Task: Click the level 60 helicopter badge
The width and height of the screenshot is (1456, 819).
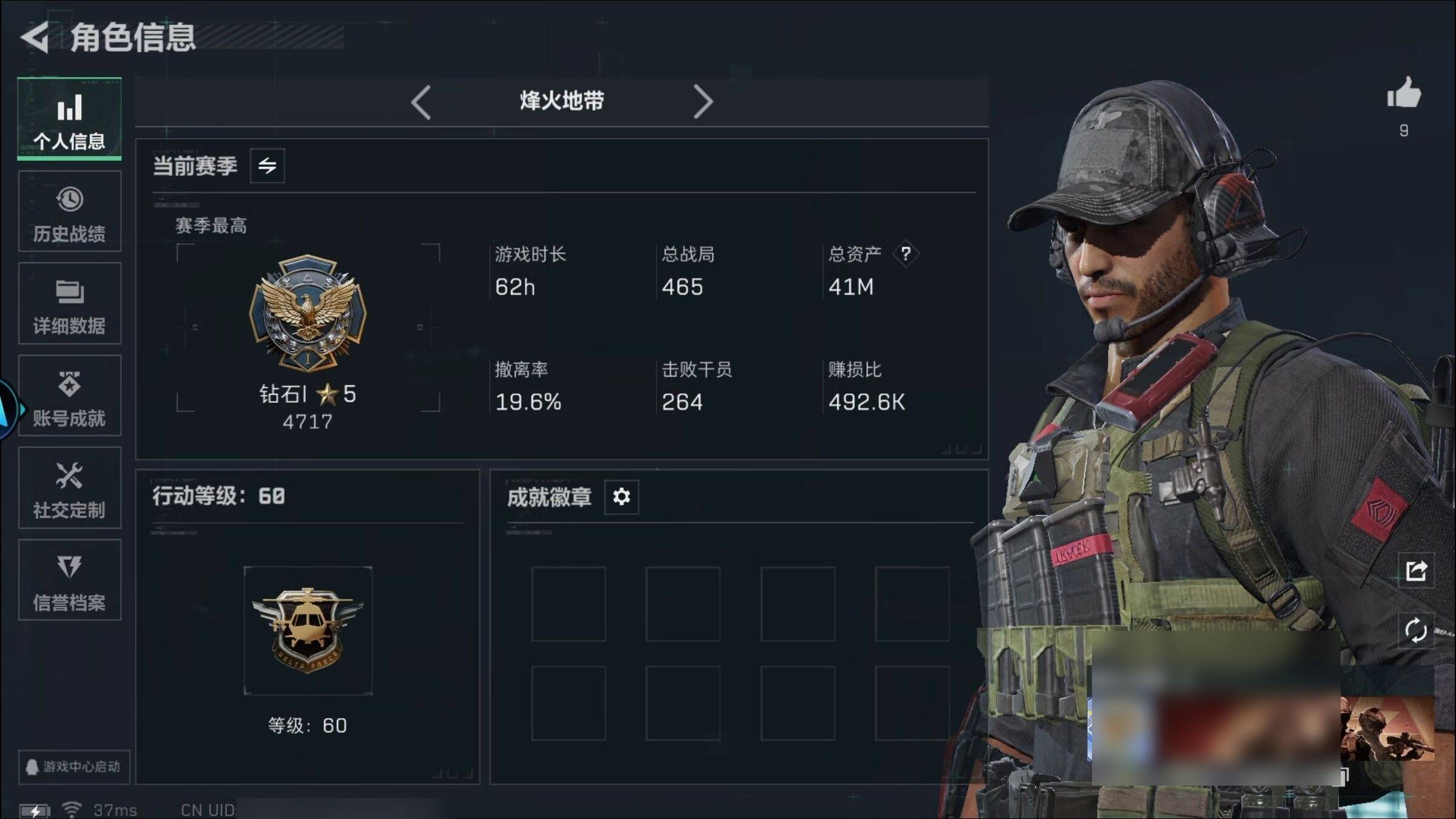Action: tap(308, 630)
